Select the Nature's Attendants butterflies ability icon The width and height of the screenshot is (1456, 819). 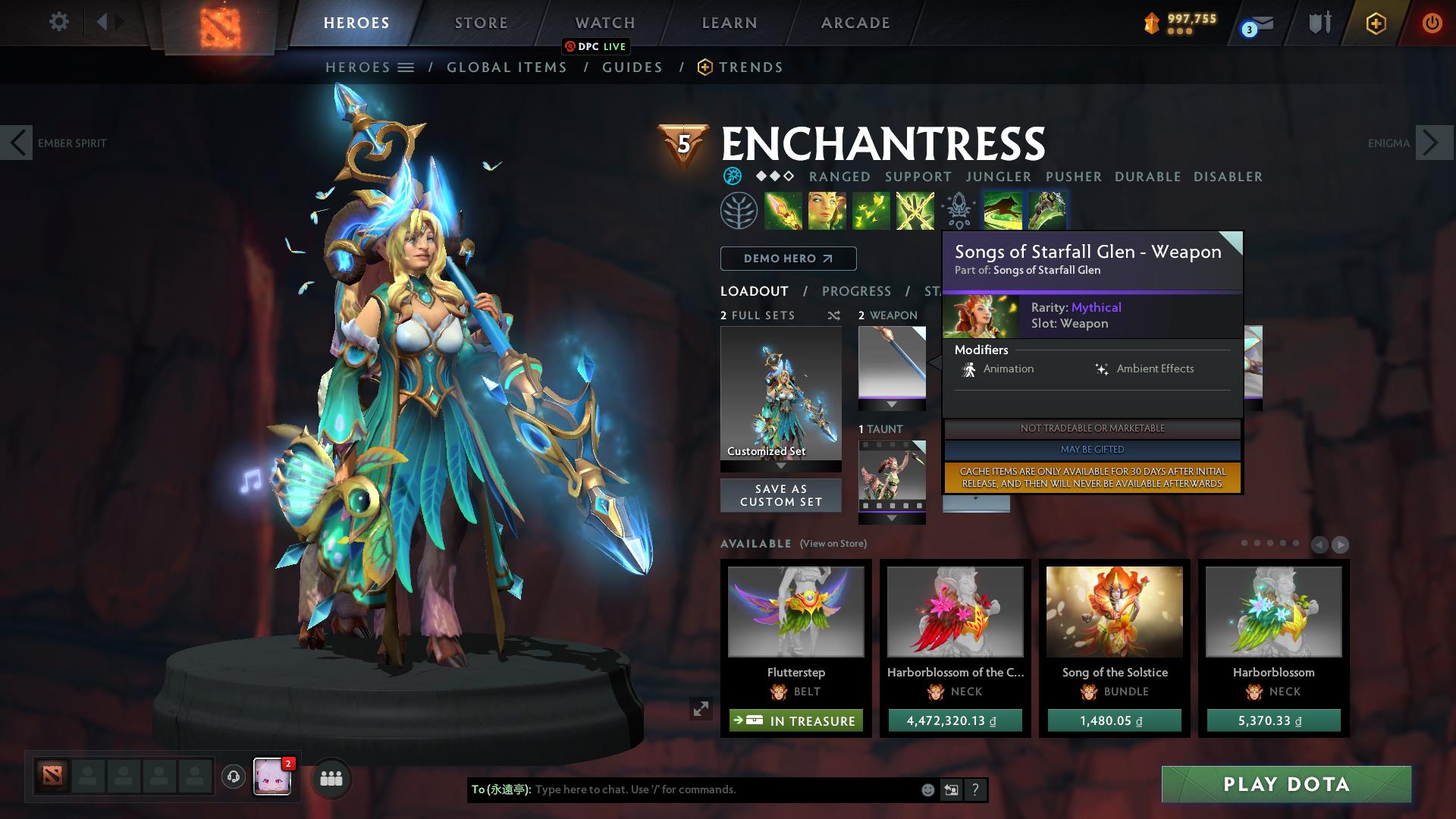[x=872, y=210]
